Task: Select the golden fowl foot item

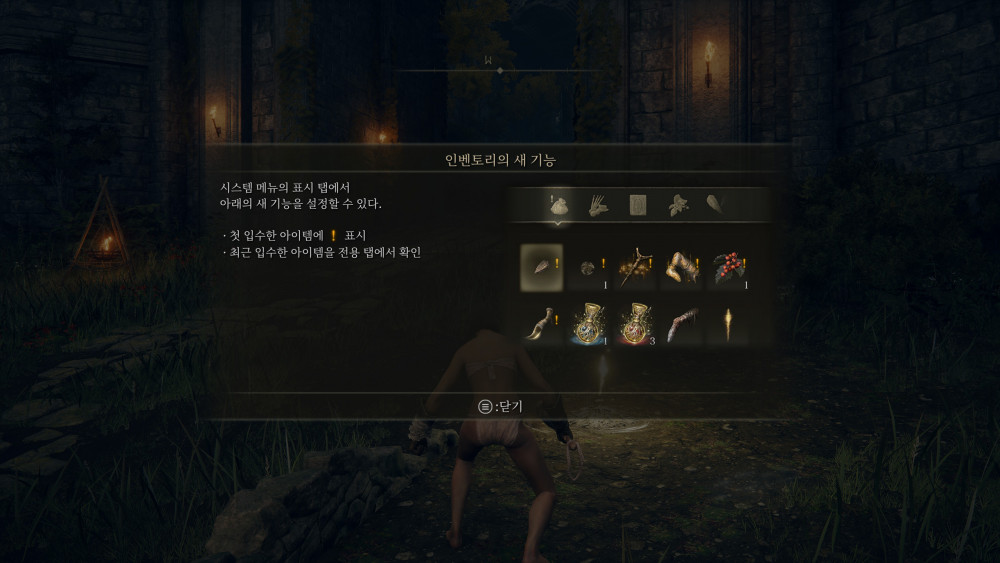Action: pyautogui.click(x=684, y=266)
